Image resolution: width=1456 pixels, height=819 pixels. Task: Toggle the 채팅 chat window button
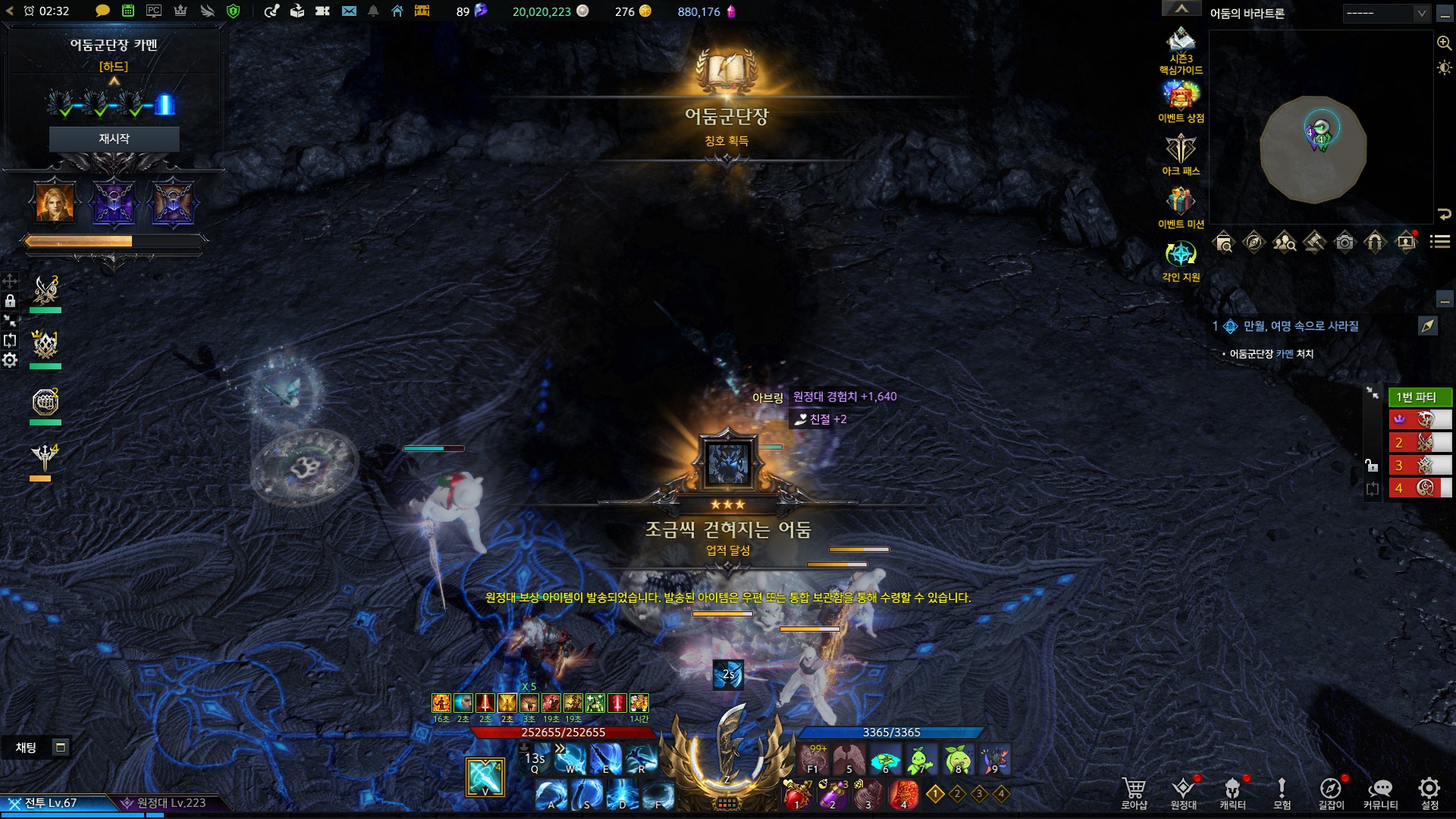[x=61, y=748]
